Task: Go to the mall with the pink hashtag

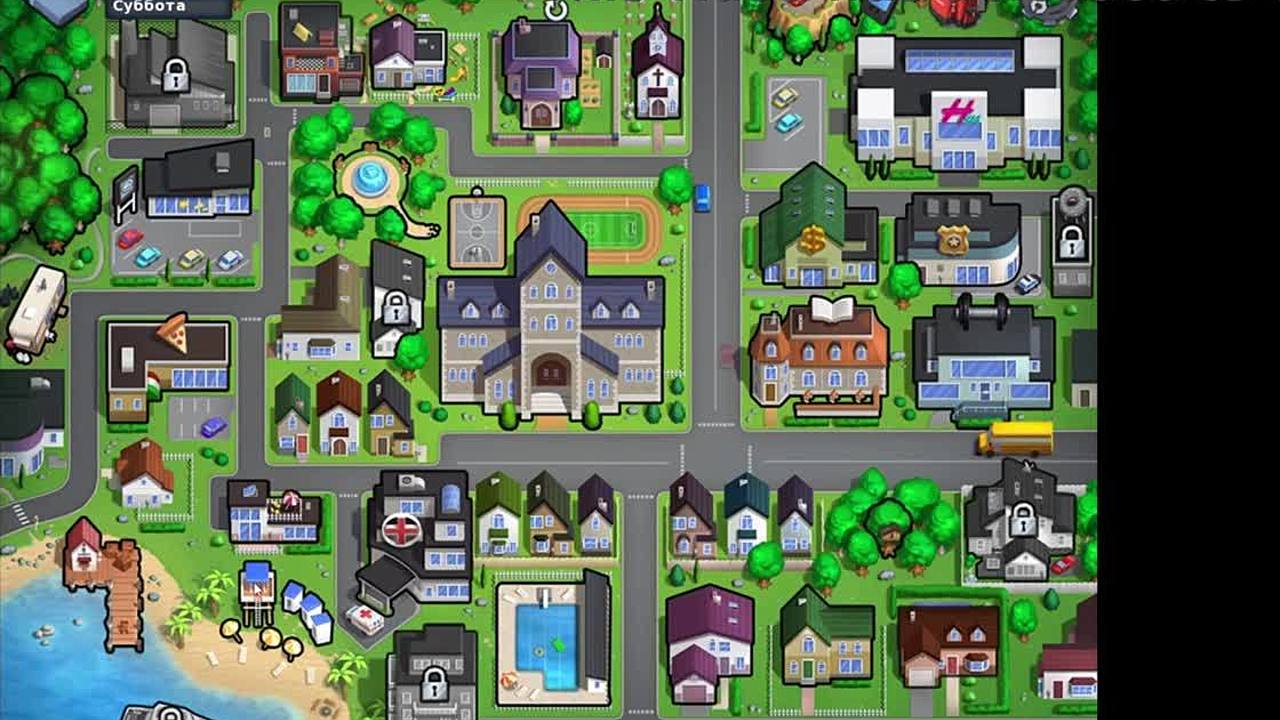Action: [x=957, y=105]
